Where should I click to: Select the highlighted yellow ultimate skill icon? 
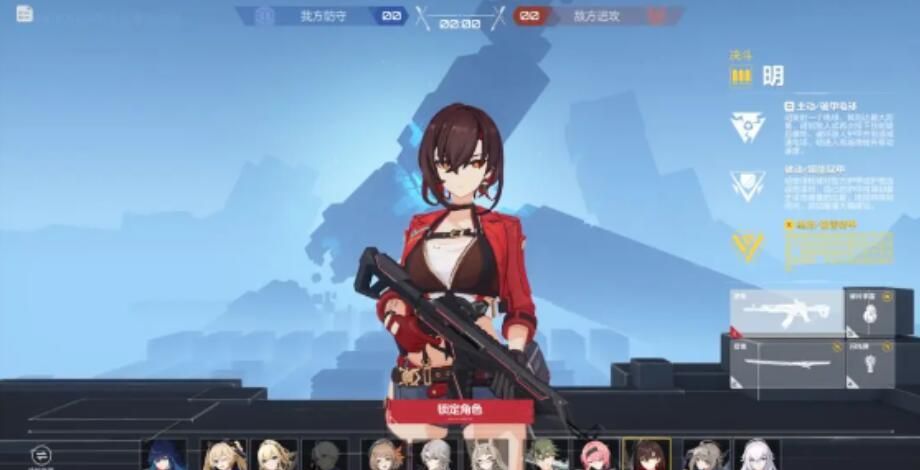pos(747,246)
